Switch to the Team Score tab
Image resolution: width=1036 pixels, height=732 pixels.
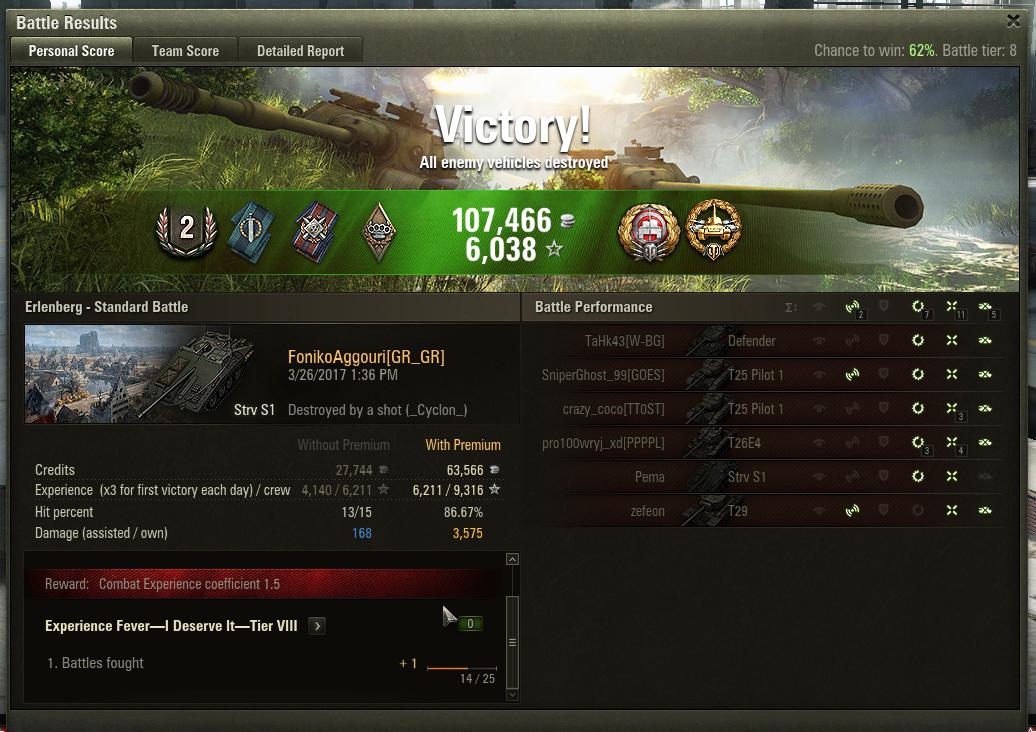click(x=185, y=51)
